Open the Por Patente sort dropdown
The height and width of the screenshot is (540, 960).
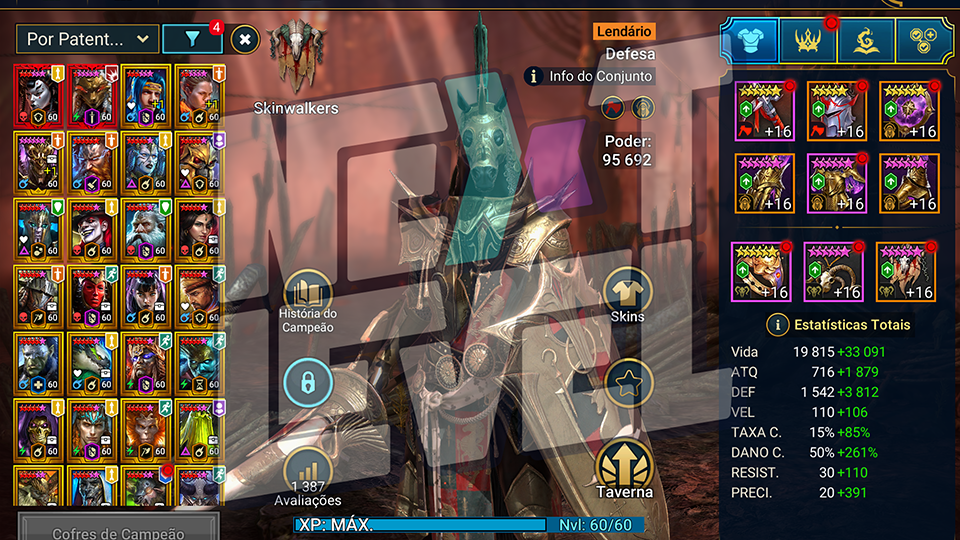tap(87, 39)
